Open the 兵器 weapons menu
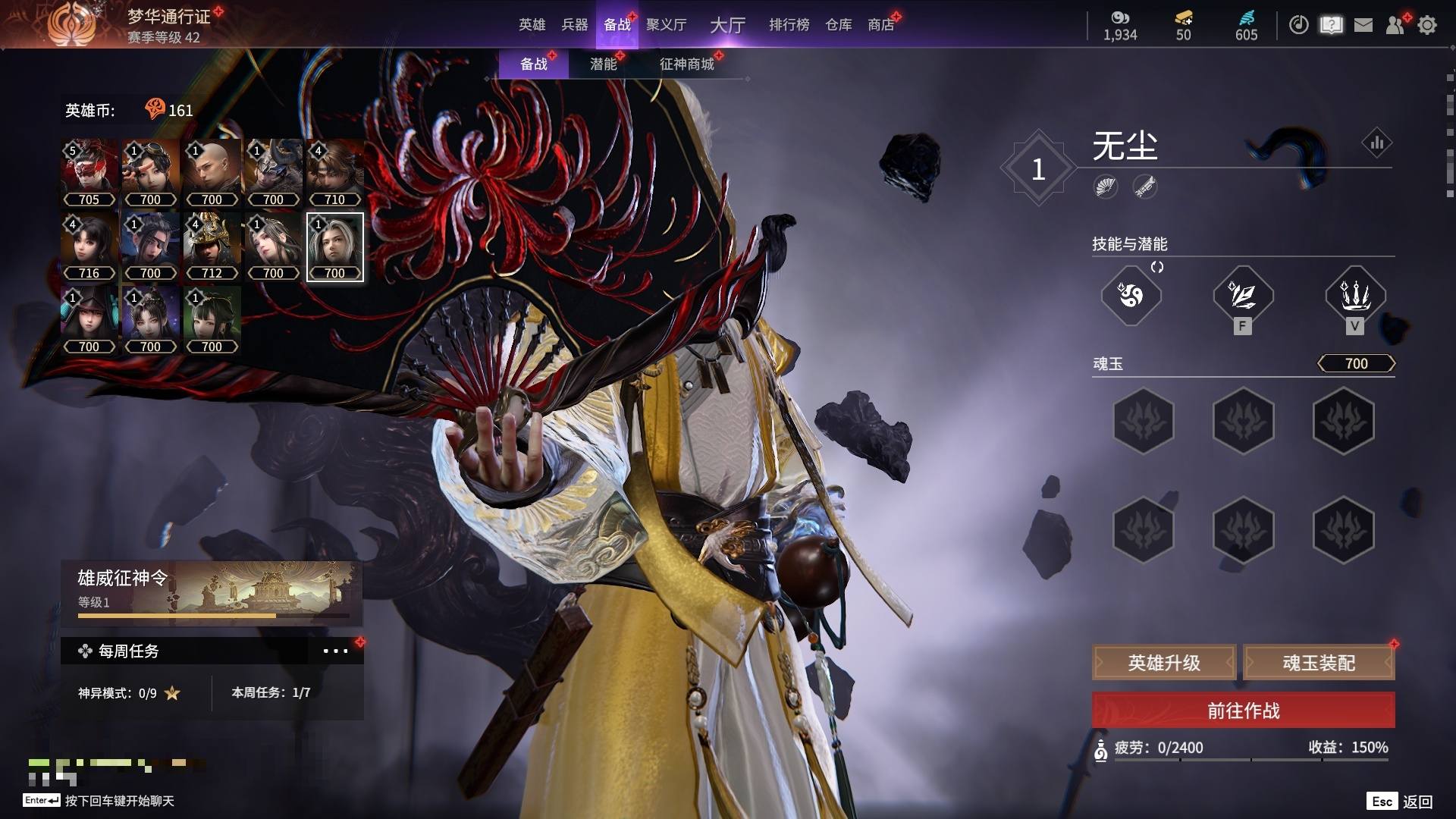 (574, 25)
